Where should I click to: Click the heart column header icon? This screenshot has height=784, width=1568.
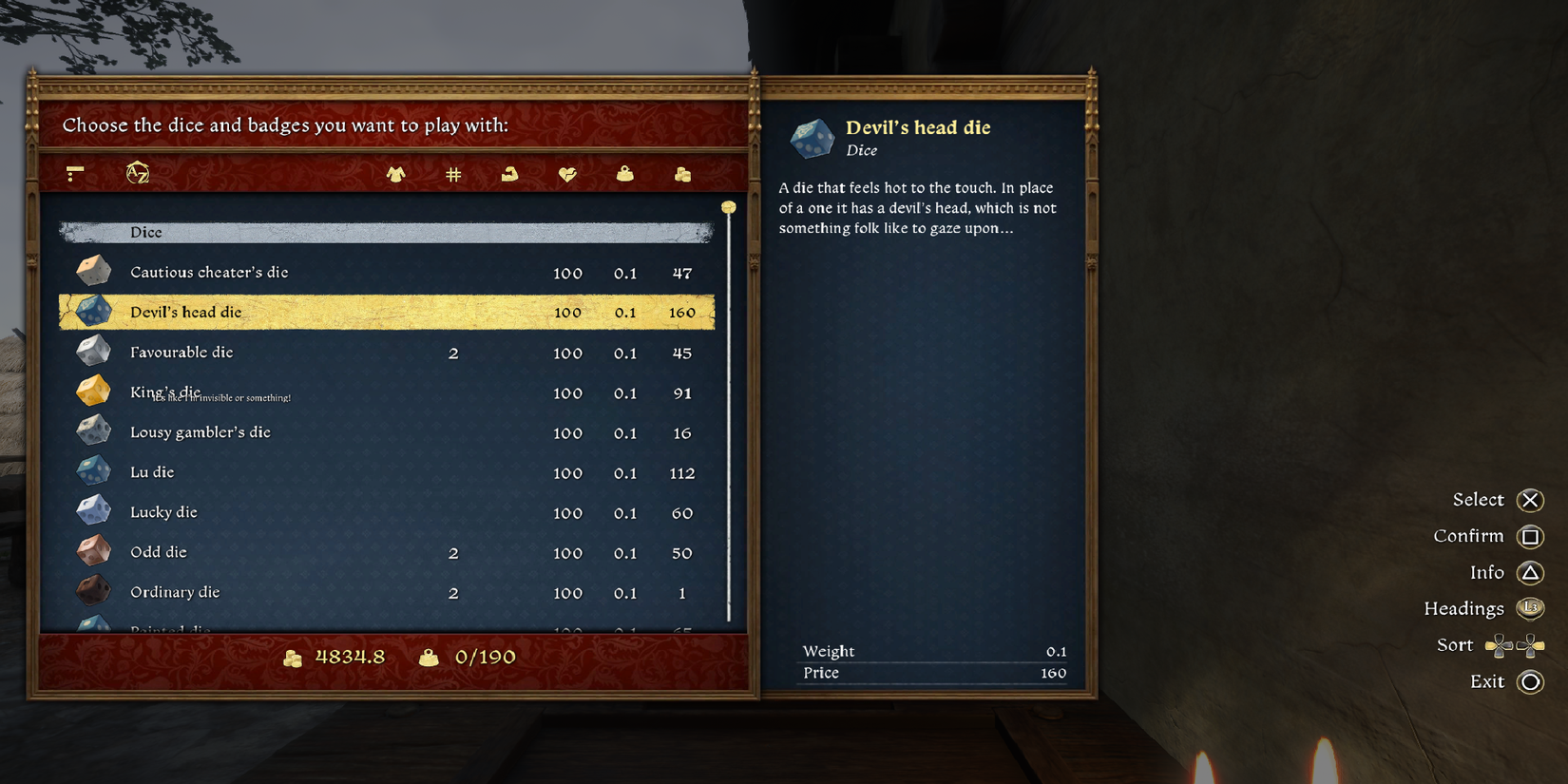(x=567, y=174)
